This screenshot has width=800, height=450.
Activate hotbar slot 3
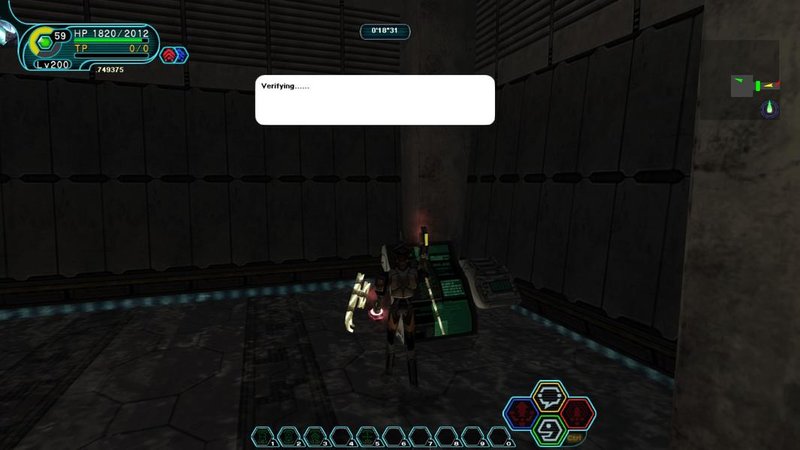[314, 436]
